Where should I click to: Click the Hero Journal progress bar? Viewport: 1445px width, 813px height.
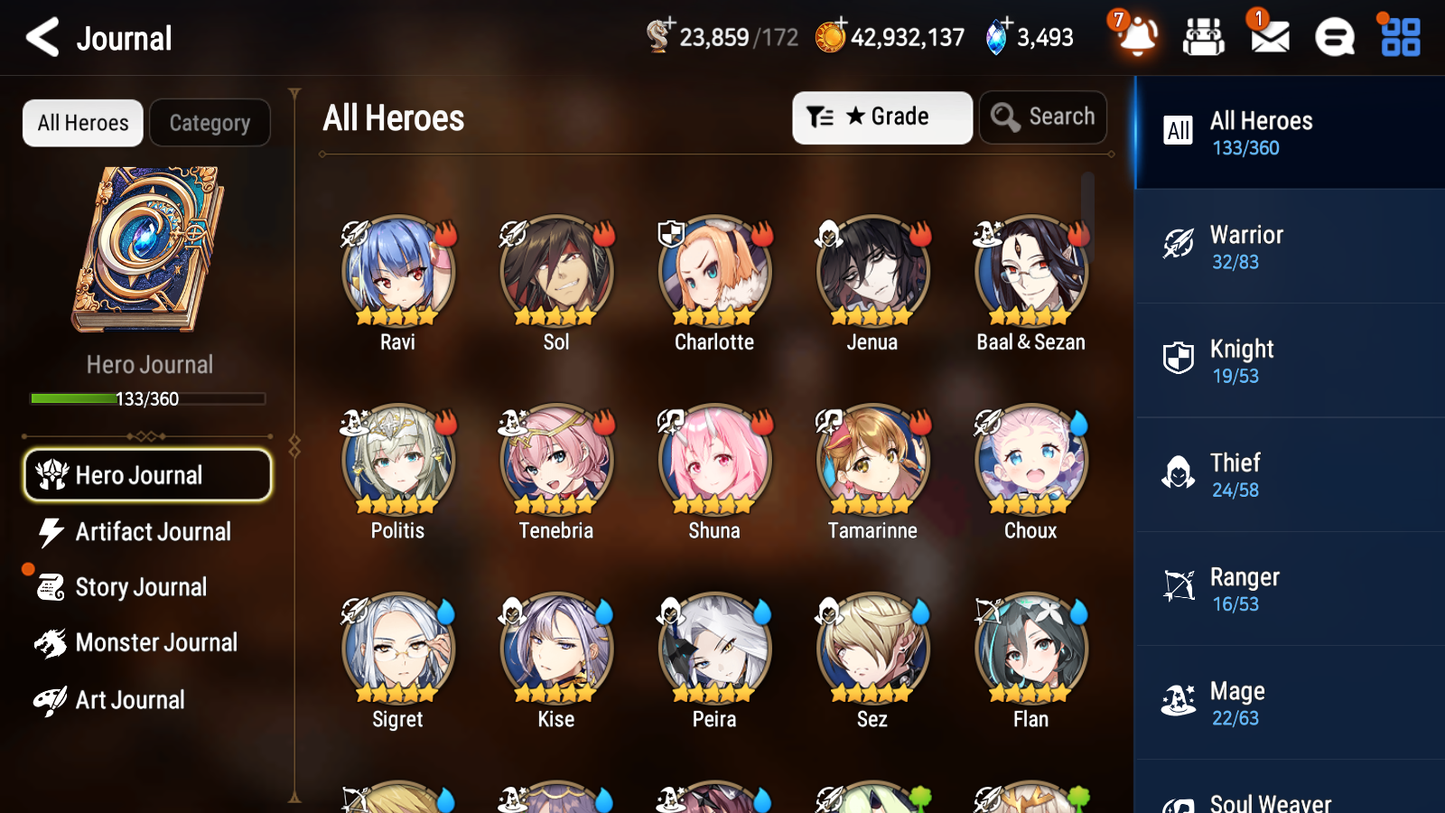[148, 398]
